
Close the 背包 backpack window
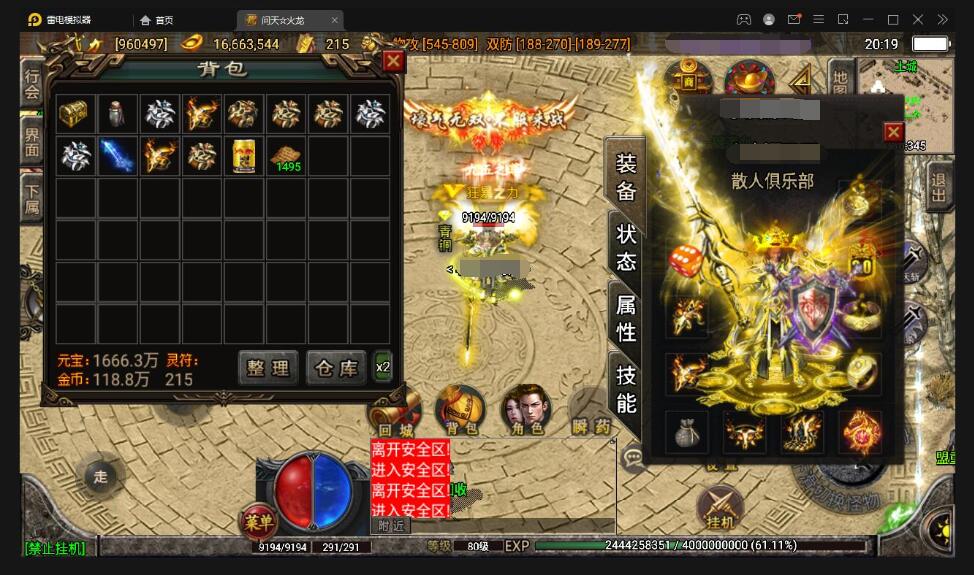pyautogui.click(x=393, y=61)
